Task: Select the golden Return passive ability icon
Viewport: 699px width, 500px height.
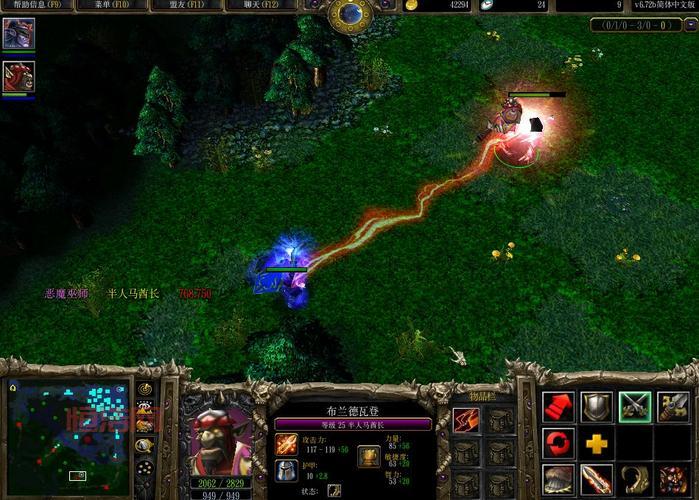Action: [635, 479]
